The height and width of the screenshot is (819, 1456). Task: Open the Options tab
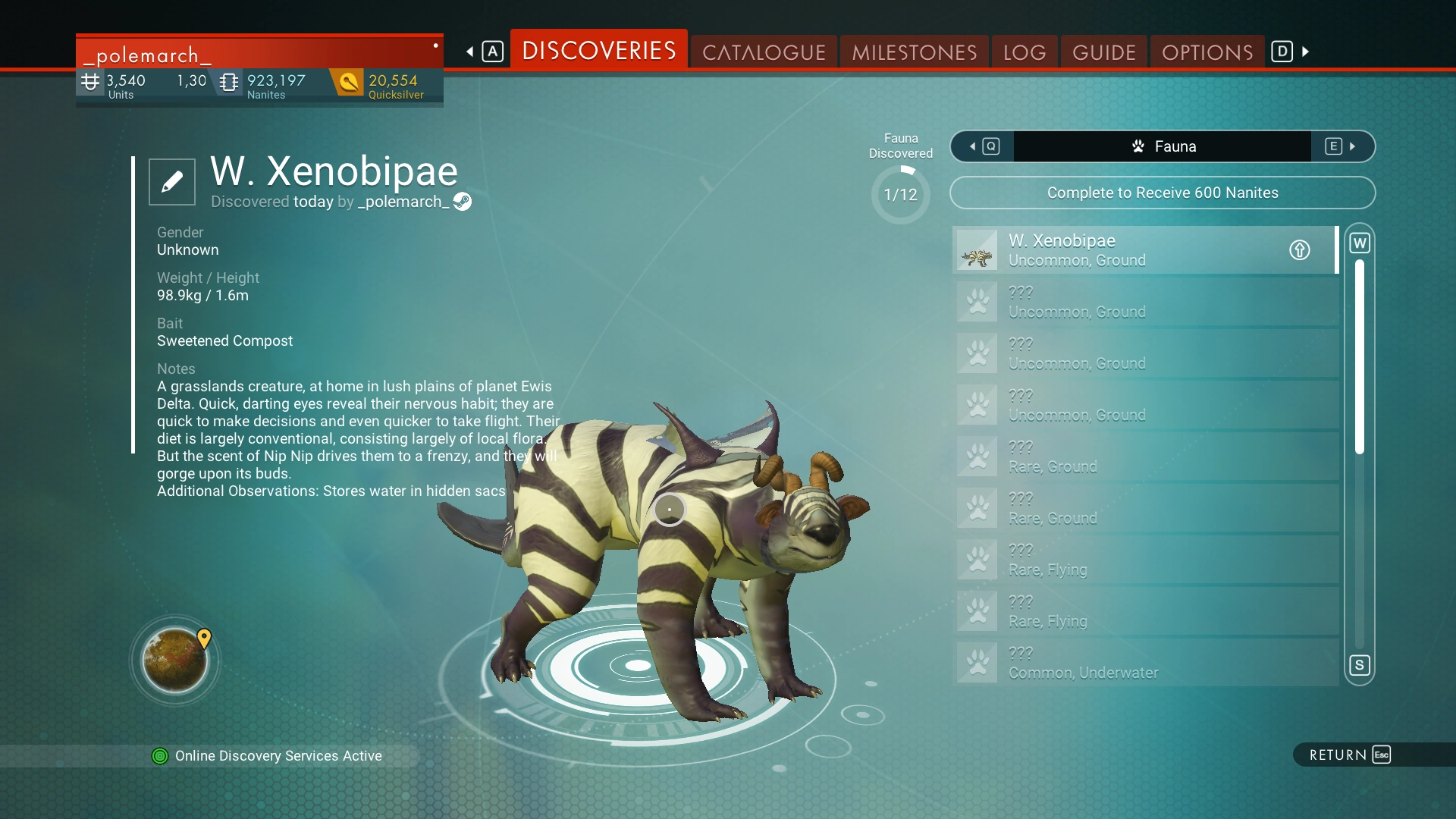(x=1207, y=52)
